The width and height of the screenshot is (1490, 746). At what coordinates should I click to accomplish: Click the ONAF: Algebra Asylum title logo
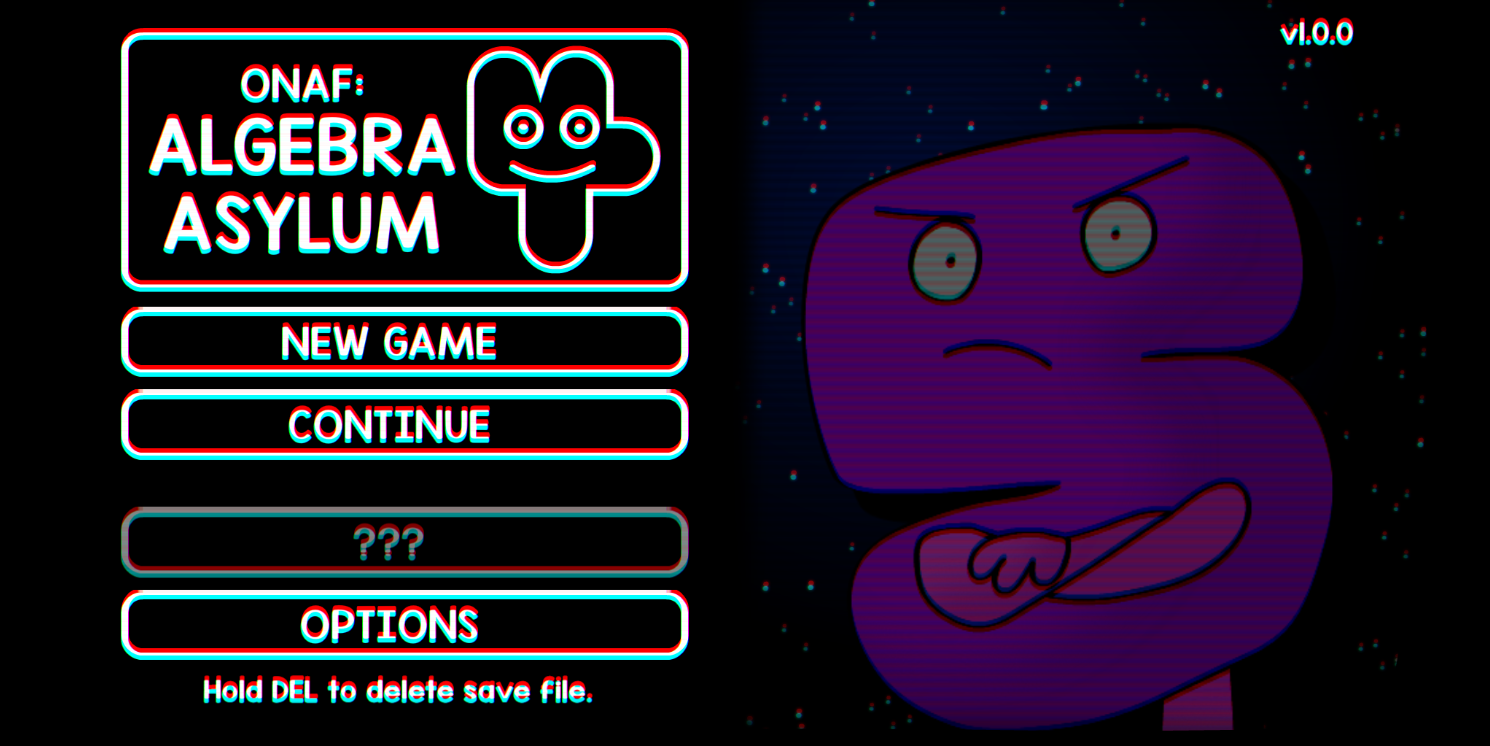(300, 160)
